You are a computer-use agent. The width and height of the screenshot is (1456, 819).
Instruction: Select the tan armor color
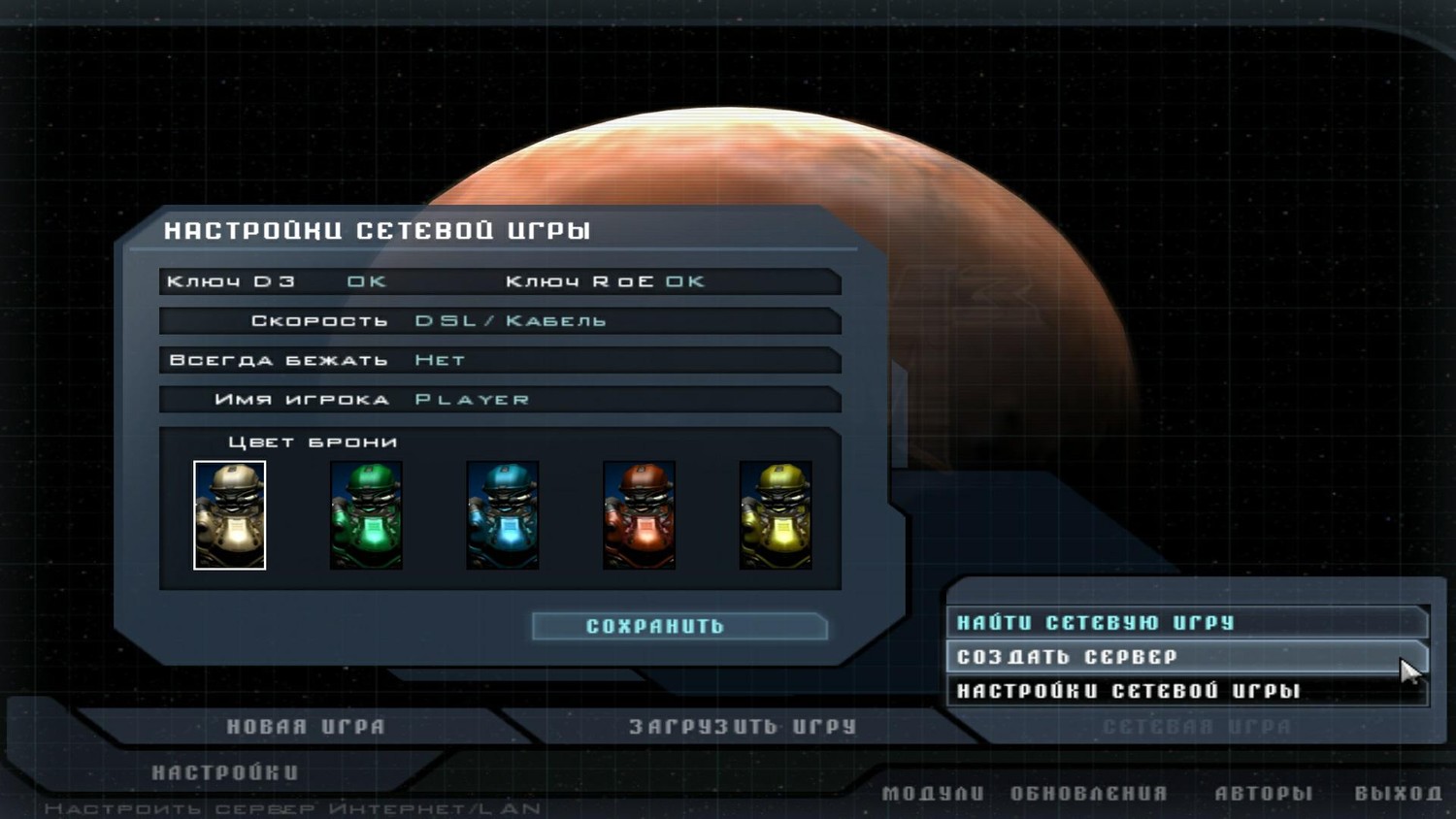point(230,515)
